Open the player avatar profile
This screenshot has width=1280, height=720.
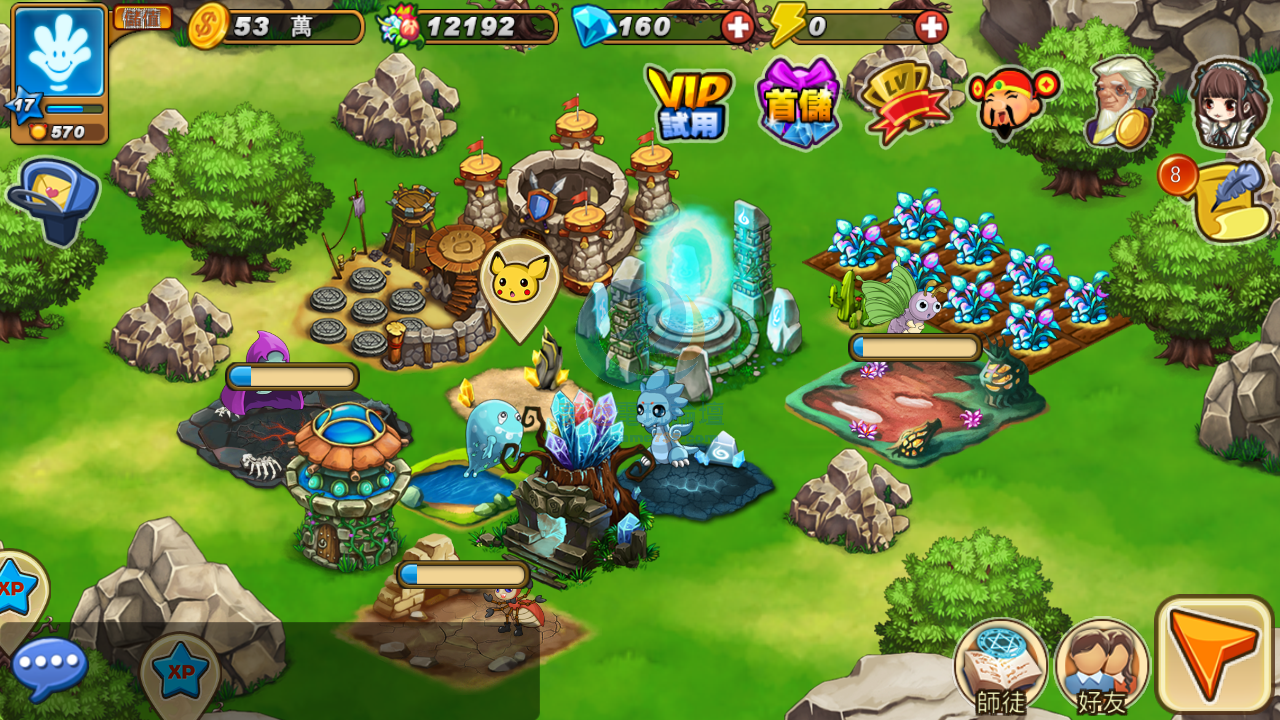[59, 52]
